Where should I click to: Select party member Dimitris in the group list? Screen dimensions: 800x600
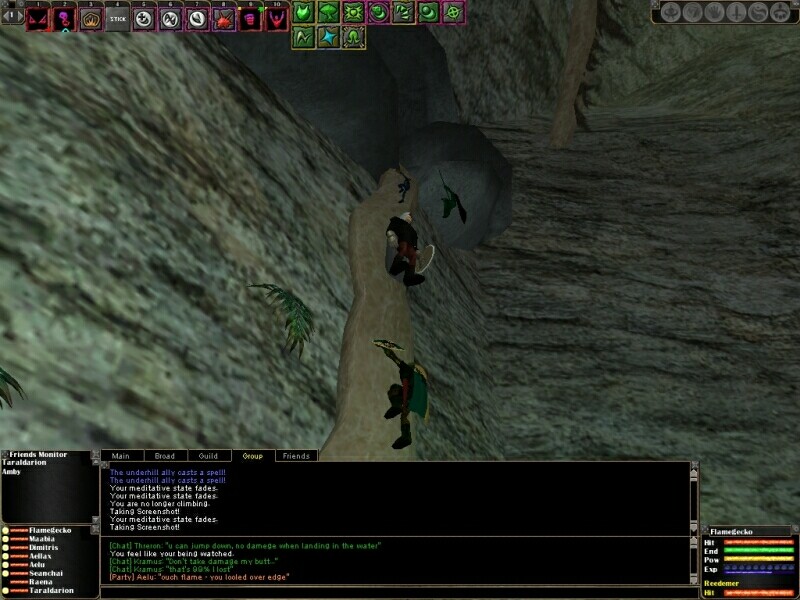pos(46,547)
